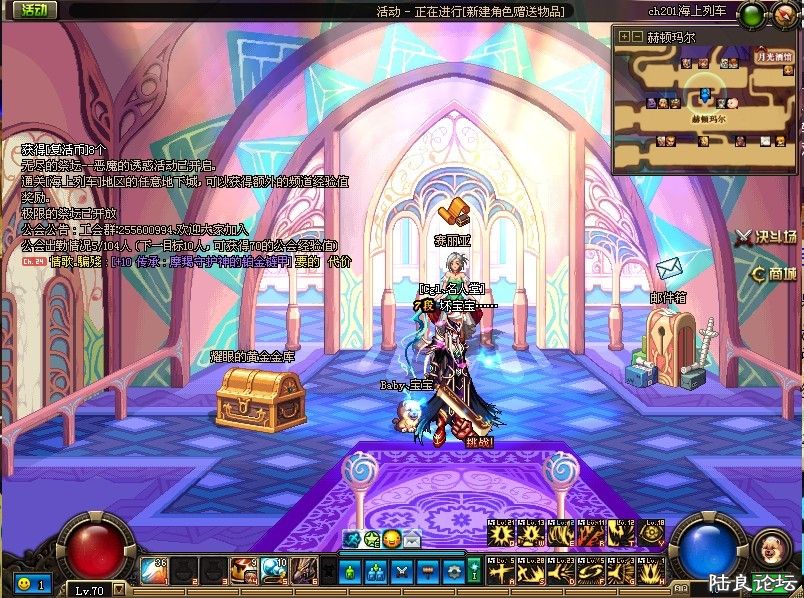
Task: Open the envelope mail icon above hotbar
Action: (411, 539)
